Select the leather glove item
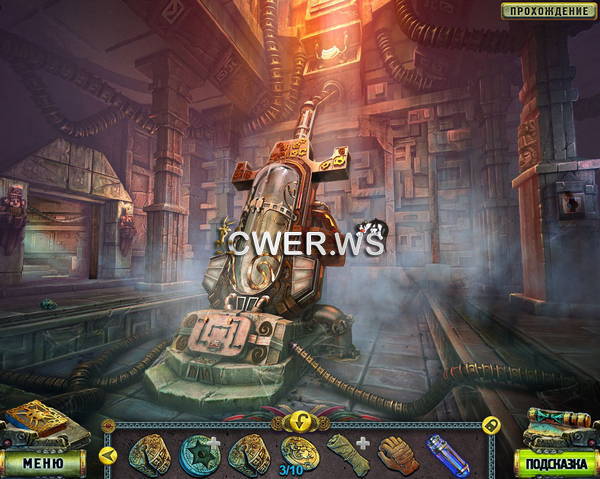The image size is (600, 479). pyautogui.click(x=397, y=454)
